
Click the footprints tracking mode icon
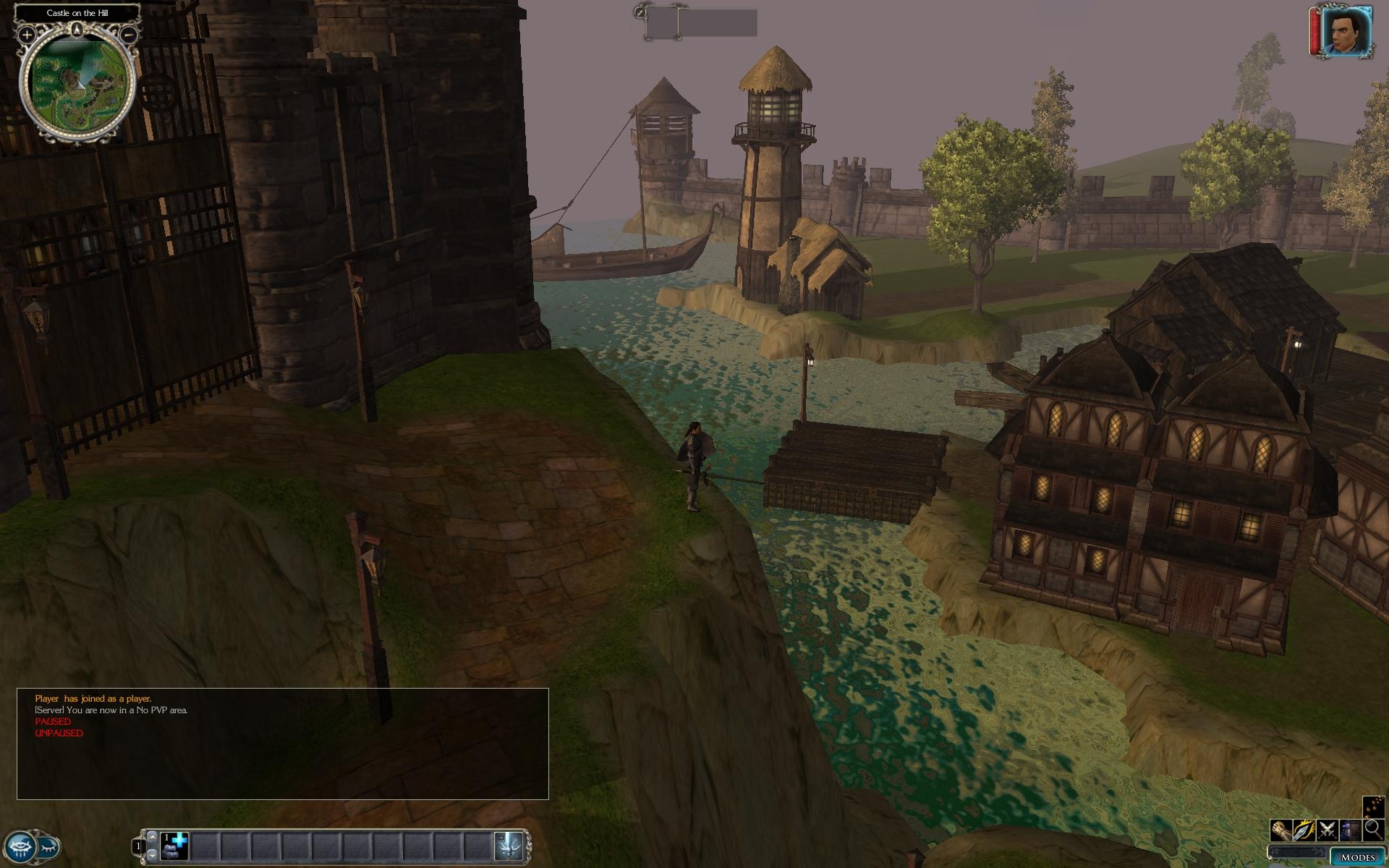pyautogui.click(x=1372, y=807)
